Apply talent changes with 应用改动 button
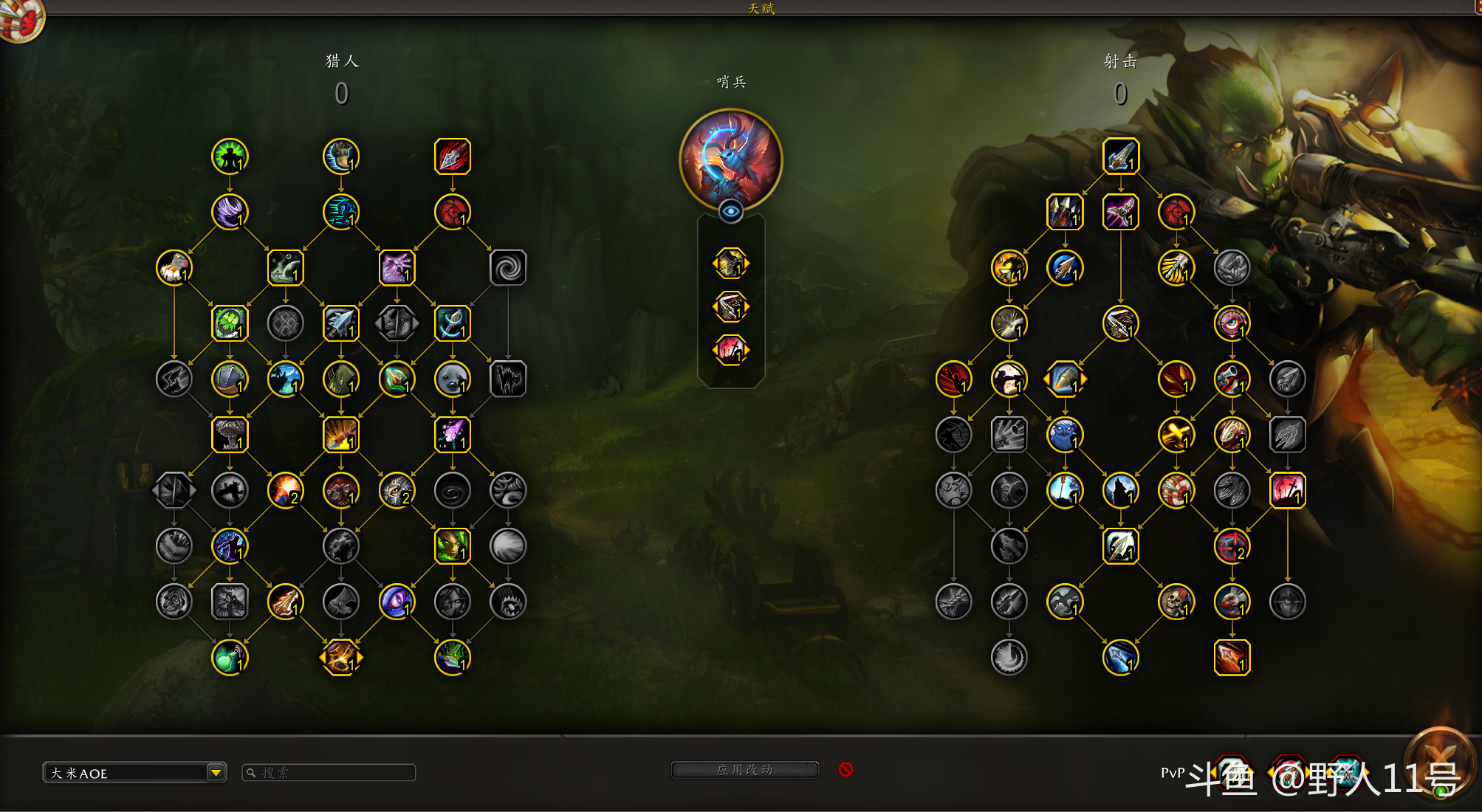The image size is (1482, 812). click(x=744, y=770)
